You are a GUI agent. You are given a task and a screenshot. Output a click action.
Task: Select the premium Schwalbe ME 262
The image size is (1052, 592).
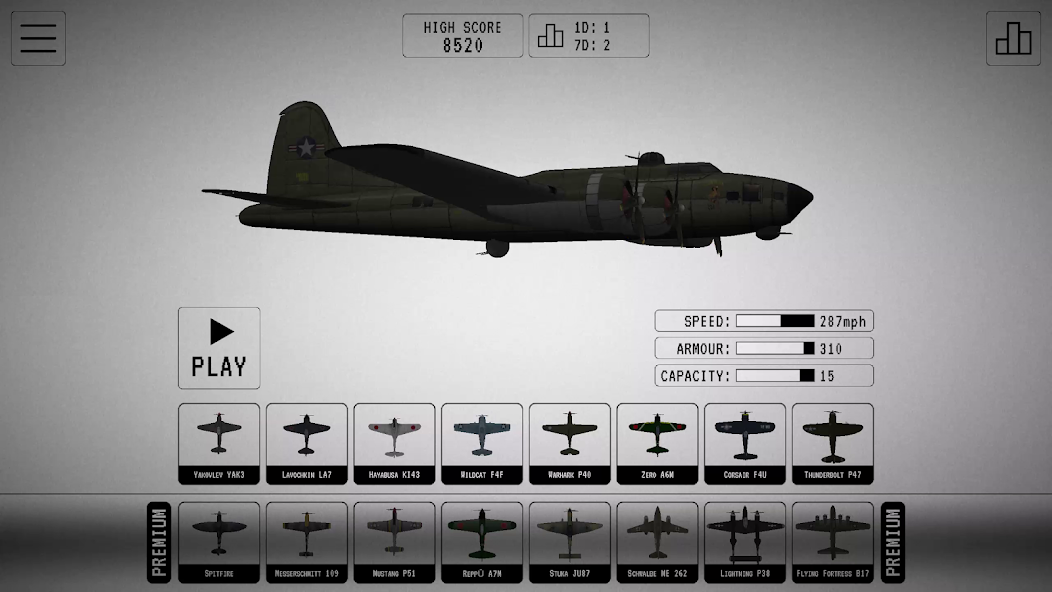point(657,541)
